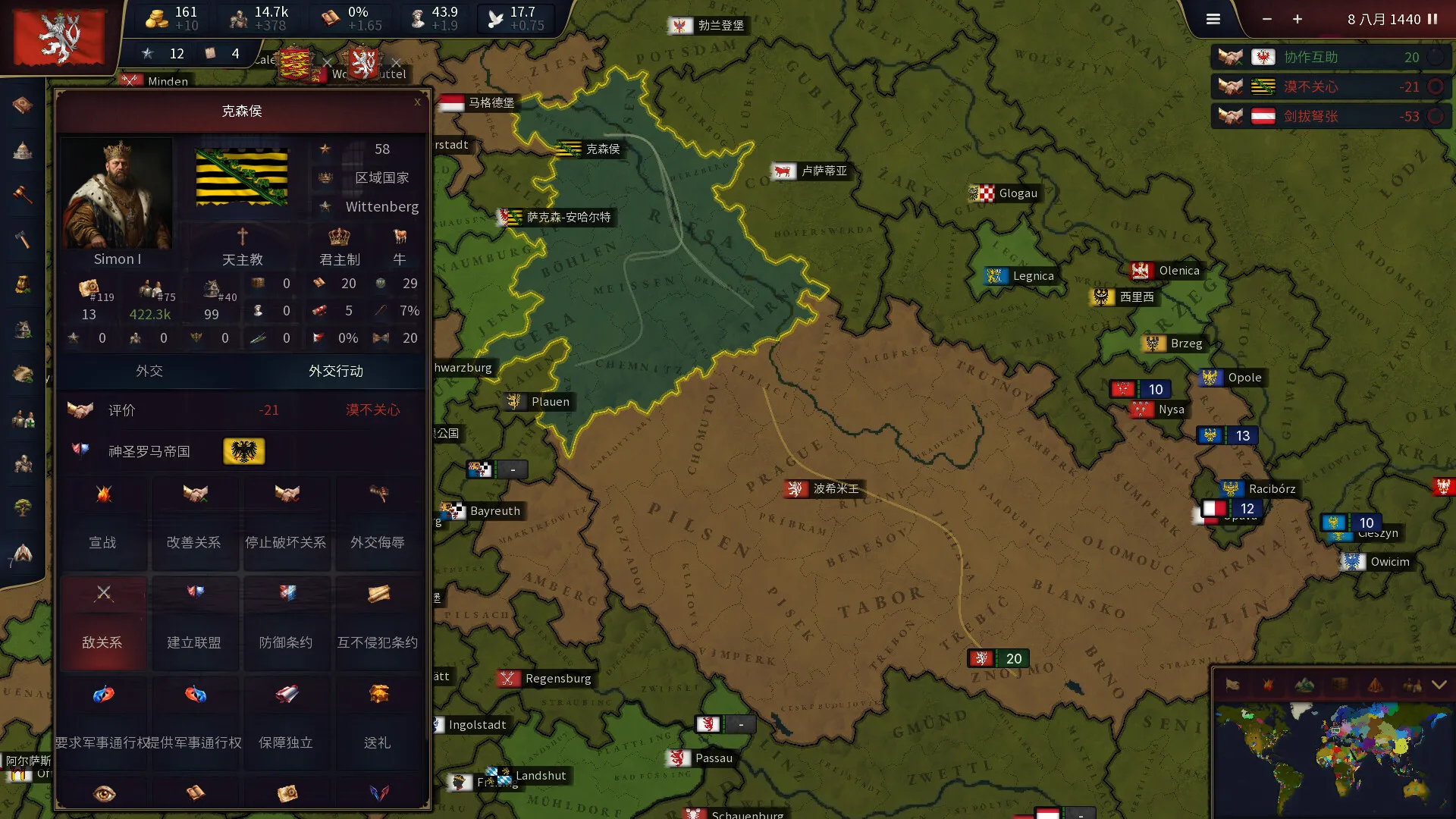
Task: Choose the 互不侵犯条约 non-aggression pact
Action: [378, 623]
